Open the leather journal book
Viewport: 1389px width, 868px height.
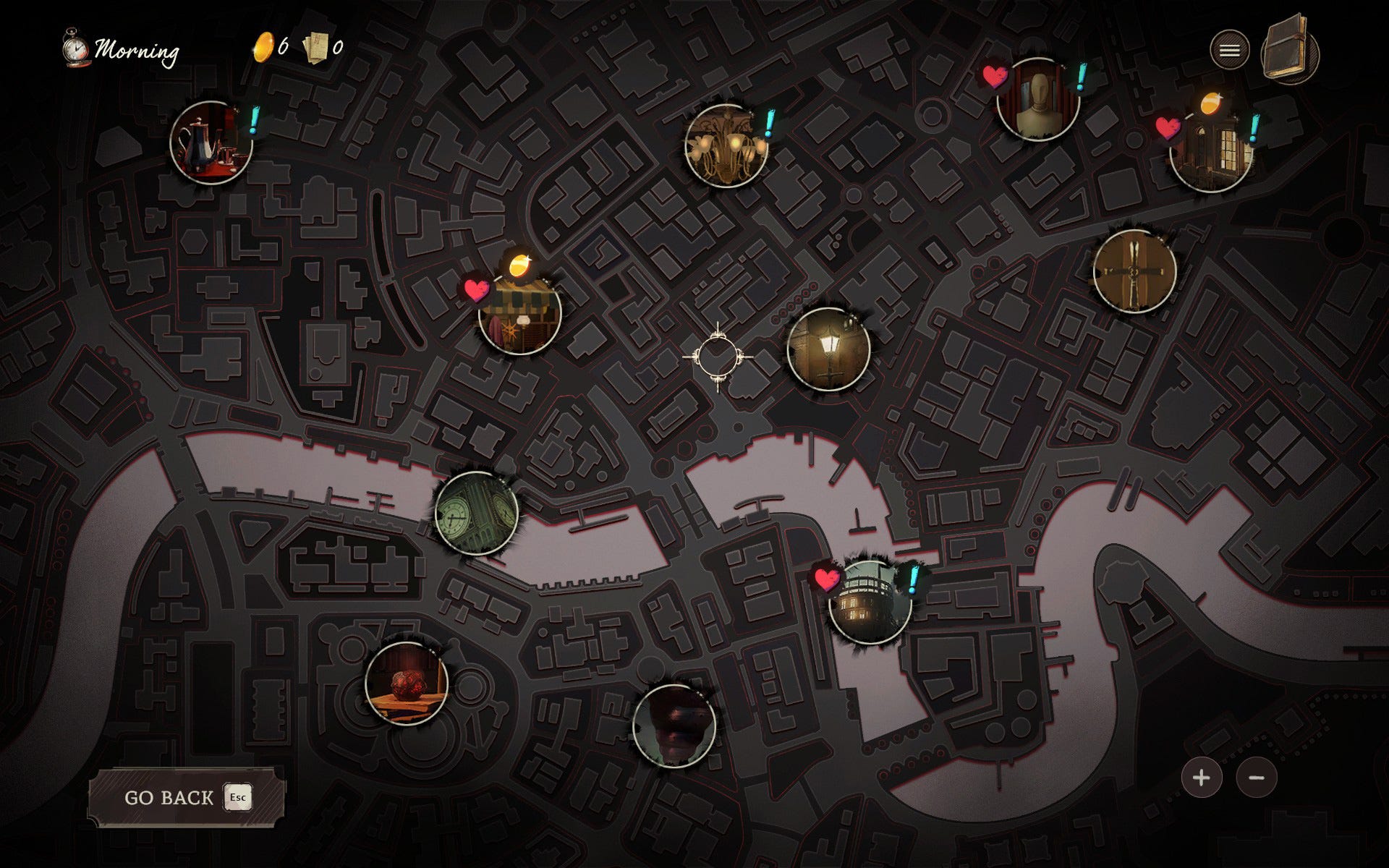click(1288, 51)
